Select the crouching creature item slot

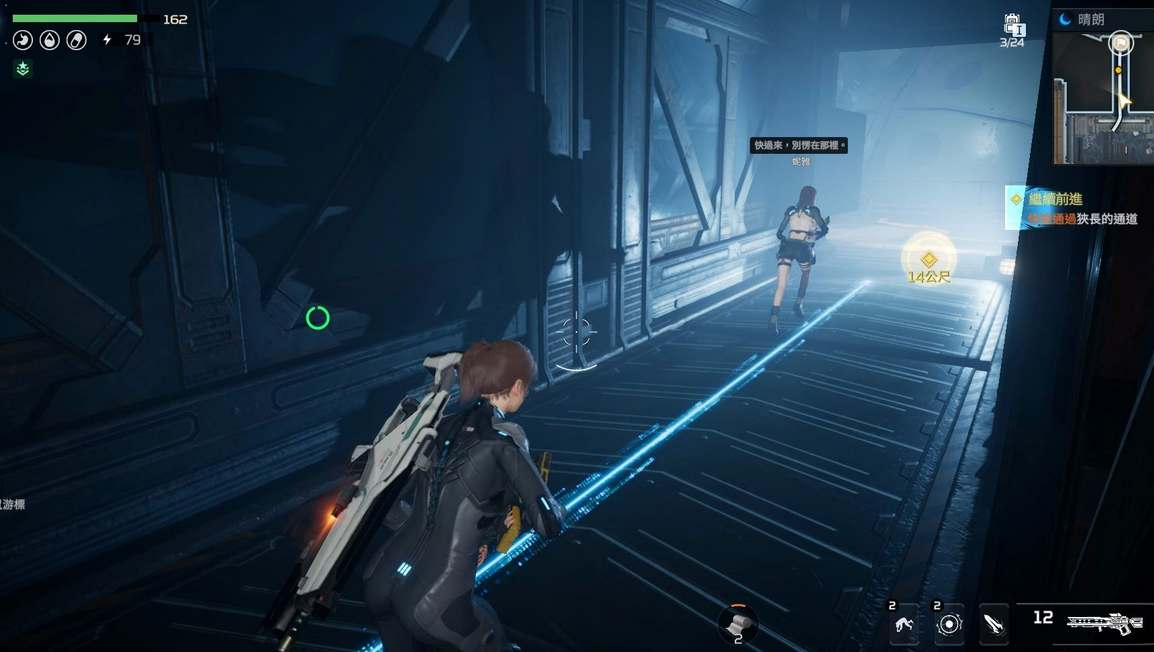906,624
